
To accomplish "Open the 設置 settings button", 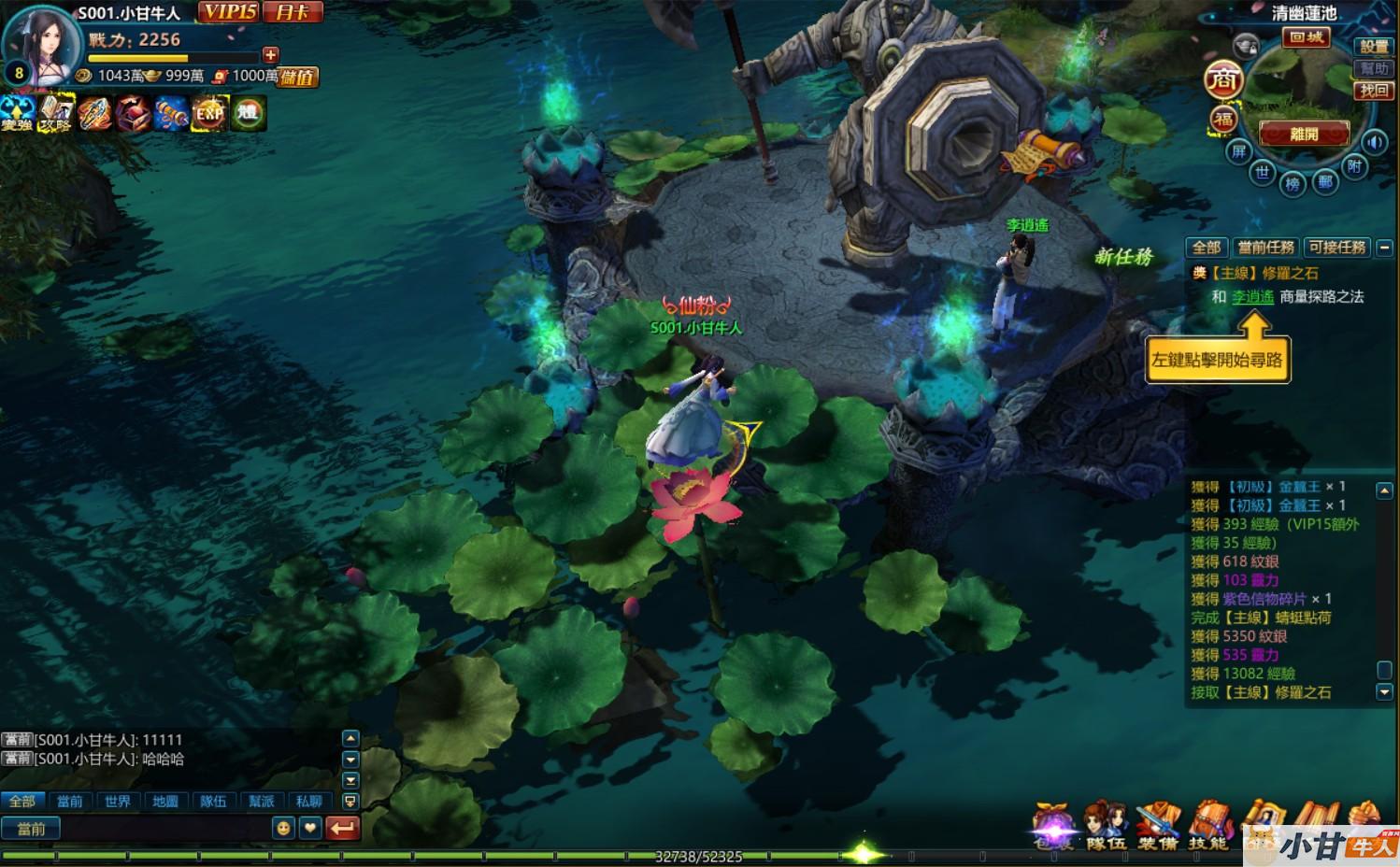I will point(1373,46).
